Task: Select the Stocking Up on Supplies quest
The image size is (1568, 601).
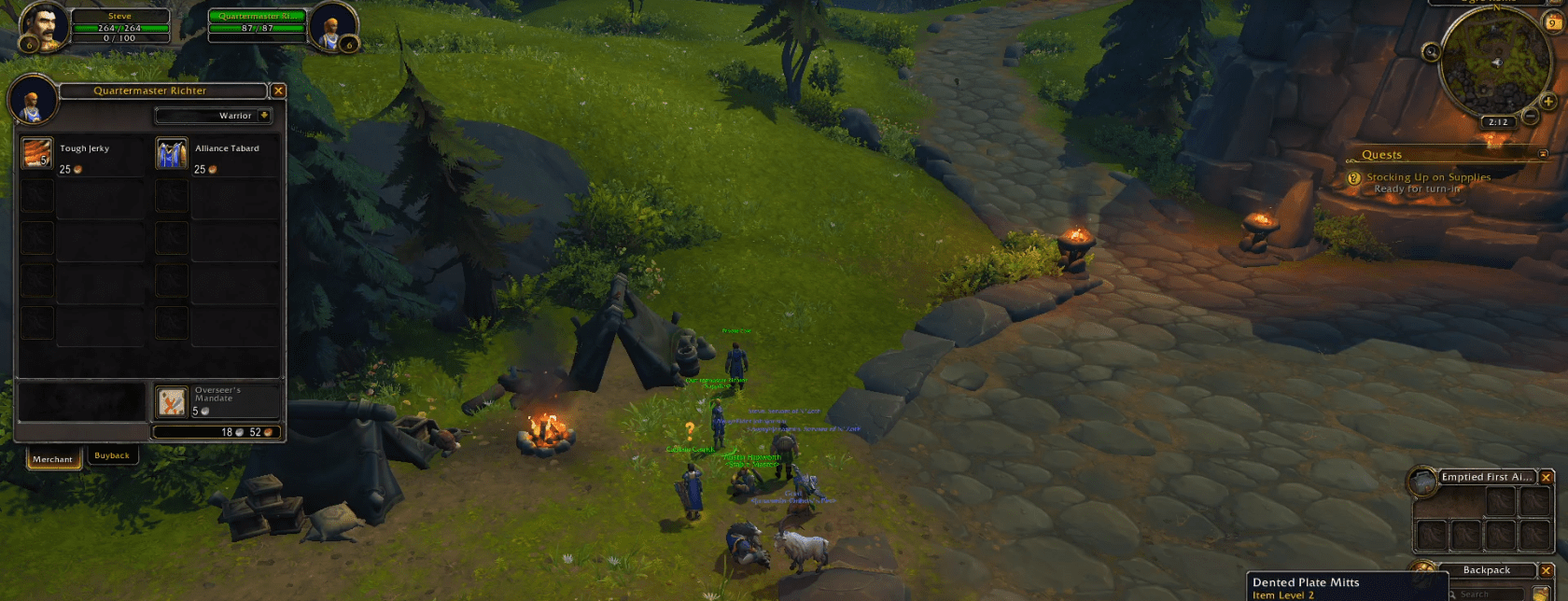Action: pos(1428,177)
